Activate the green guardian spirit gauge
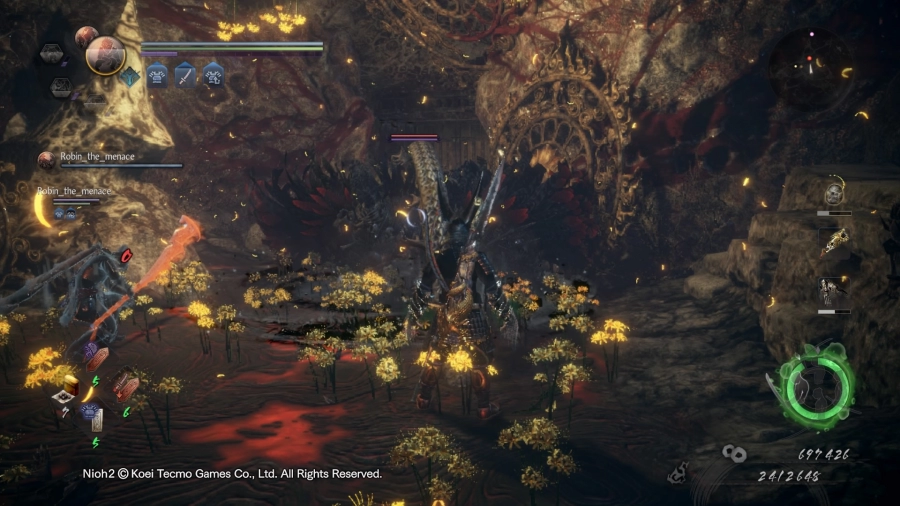This screenshot has height=506, width=900. (819, 387)
